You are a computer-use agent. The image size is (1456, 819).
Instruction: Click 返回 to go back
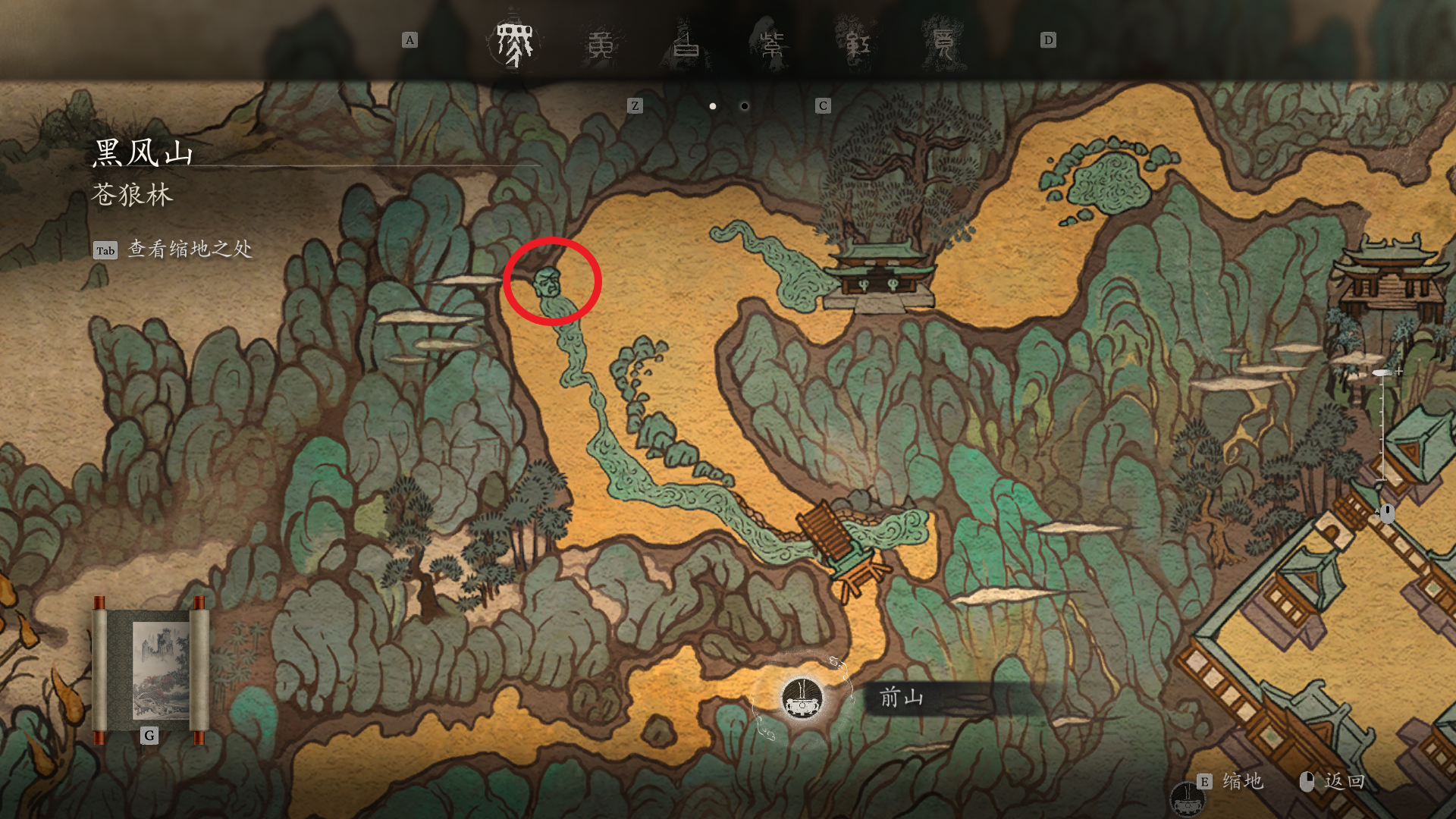click(x=1343, y=782)
